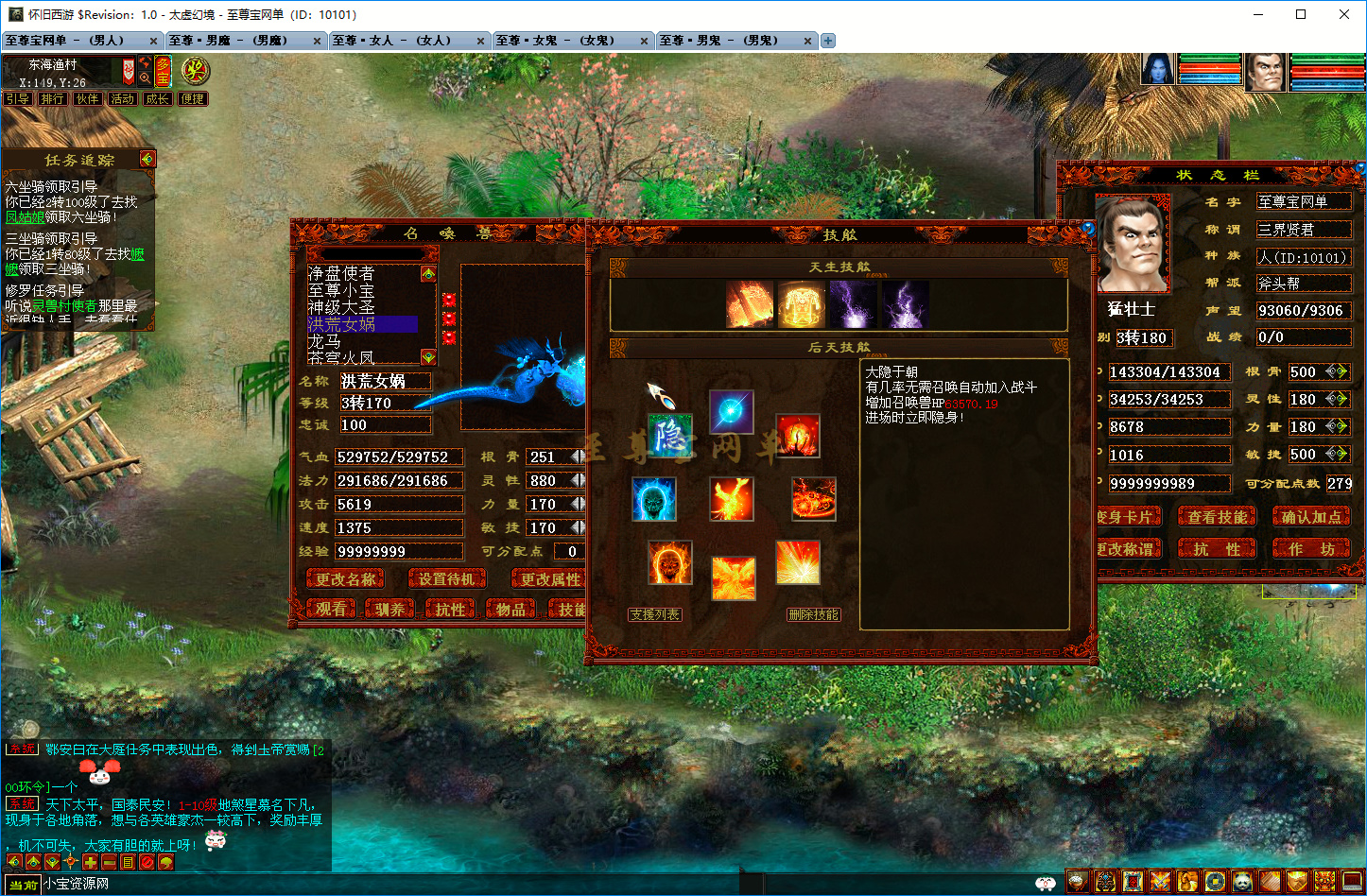Open the pet's 驯养 taming option

(389, 610)
